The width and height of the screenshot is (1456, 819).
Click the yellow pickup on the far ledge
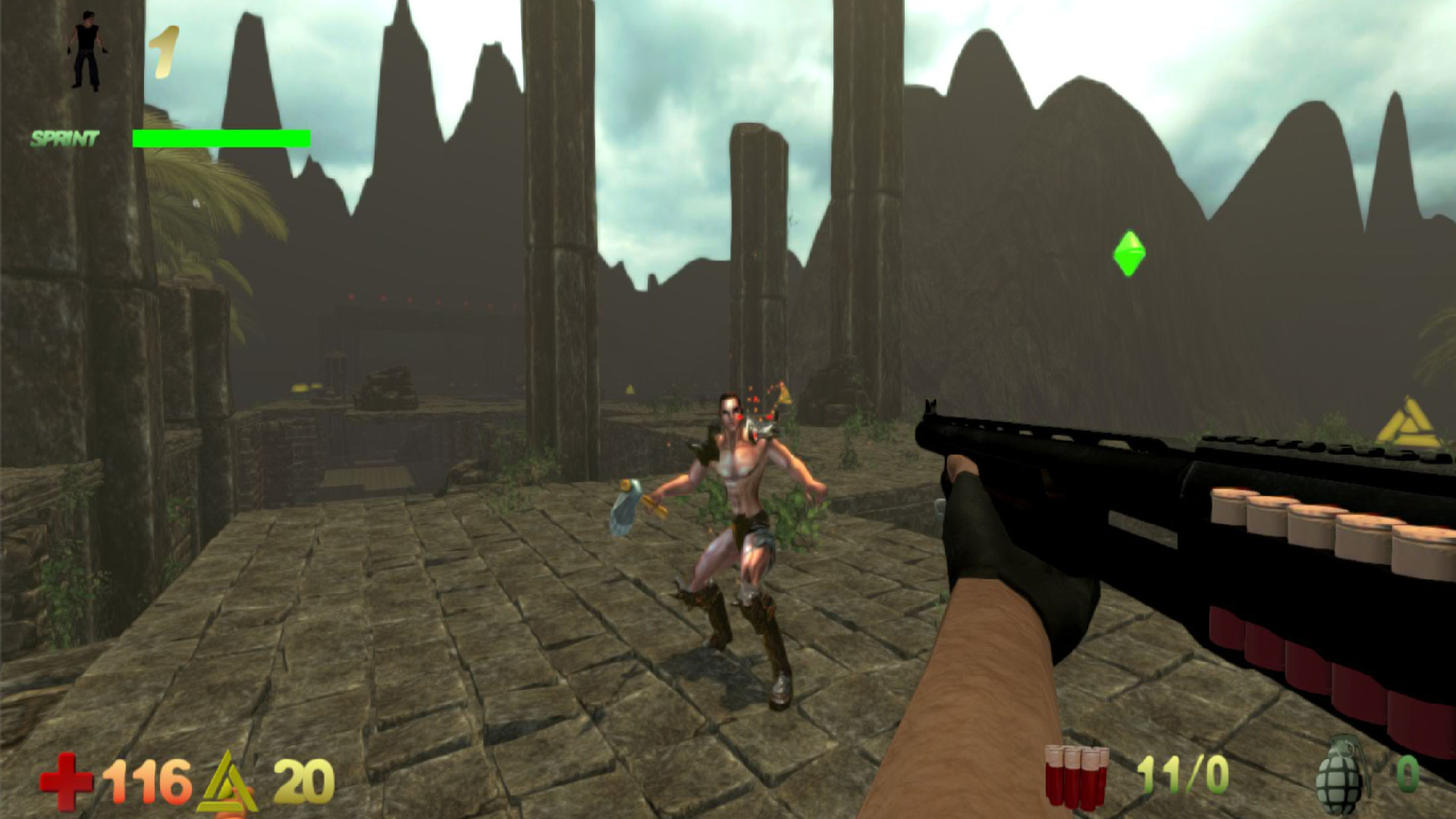click(x=300, y=387)
